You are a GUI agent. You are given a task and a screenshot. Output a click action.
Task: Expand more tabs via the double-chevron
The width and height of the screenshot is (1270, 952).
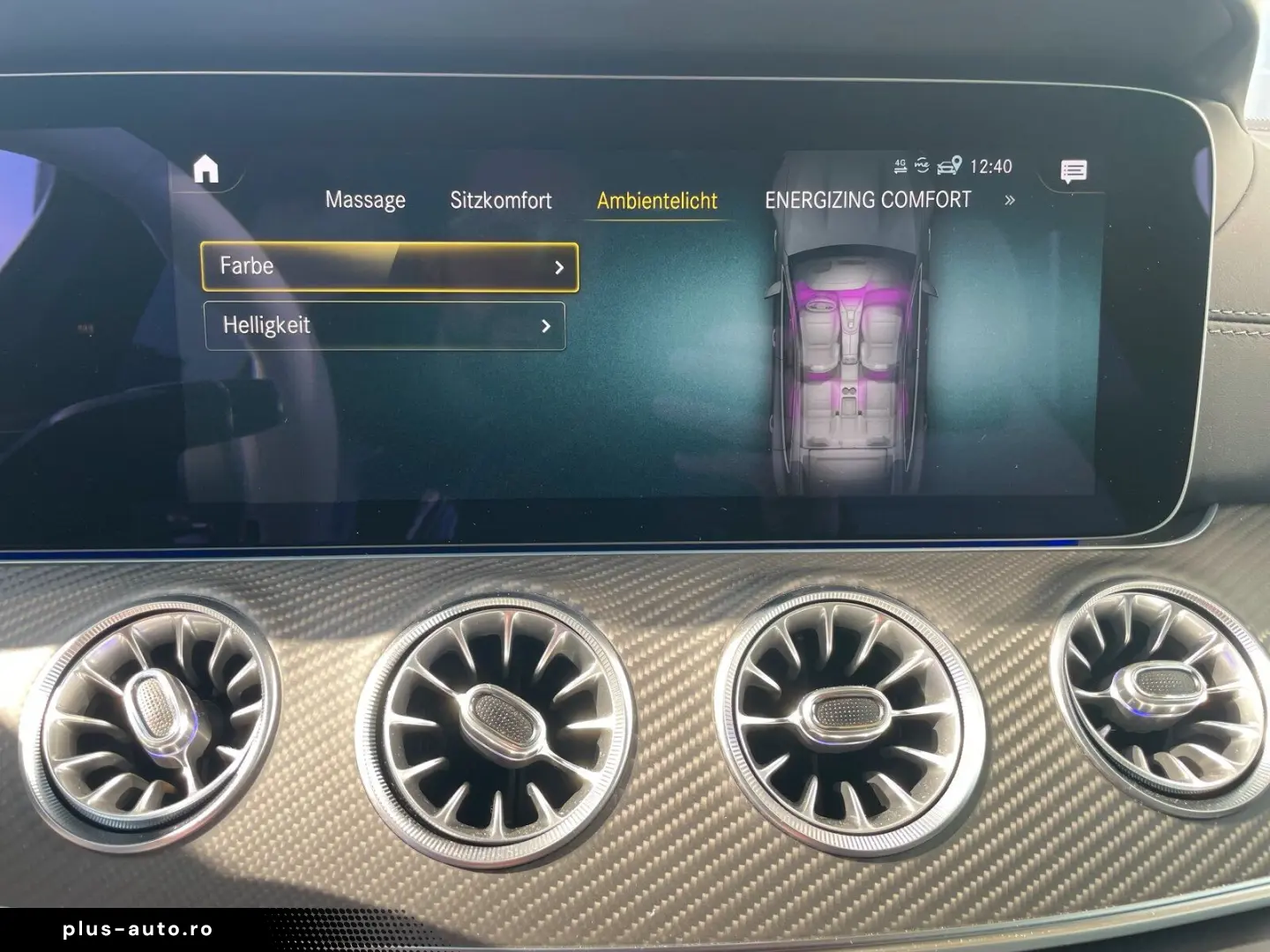(1011, 200)
